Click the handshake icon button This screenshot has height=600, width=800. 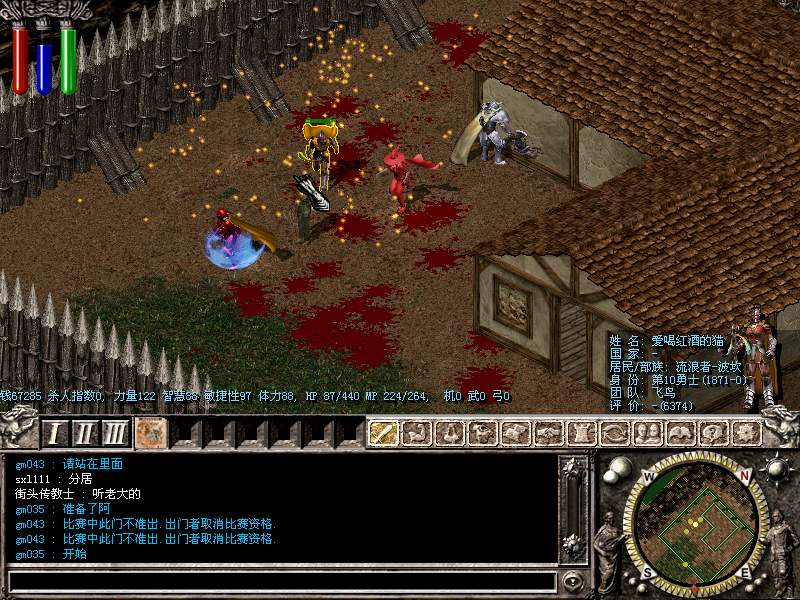[x=548, y=433]
